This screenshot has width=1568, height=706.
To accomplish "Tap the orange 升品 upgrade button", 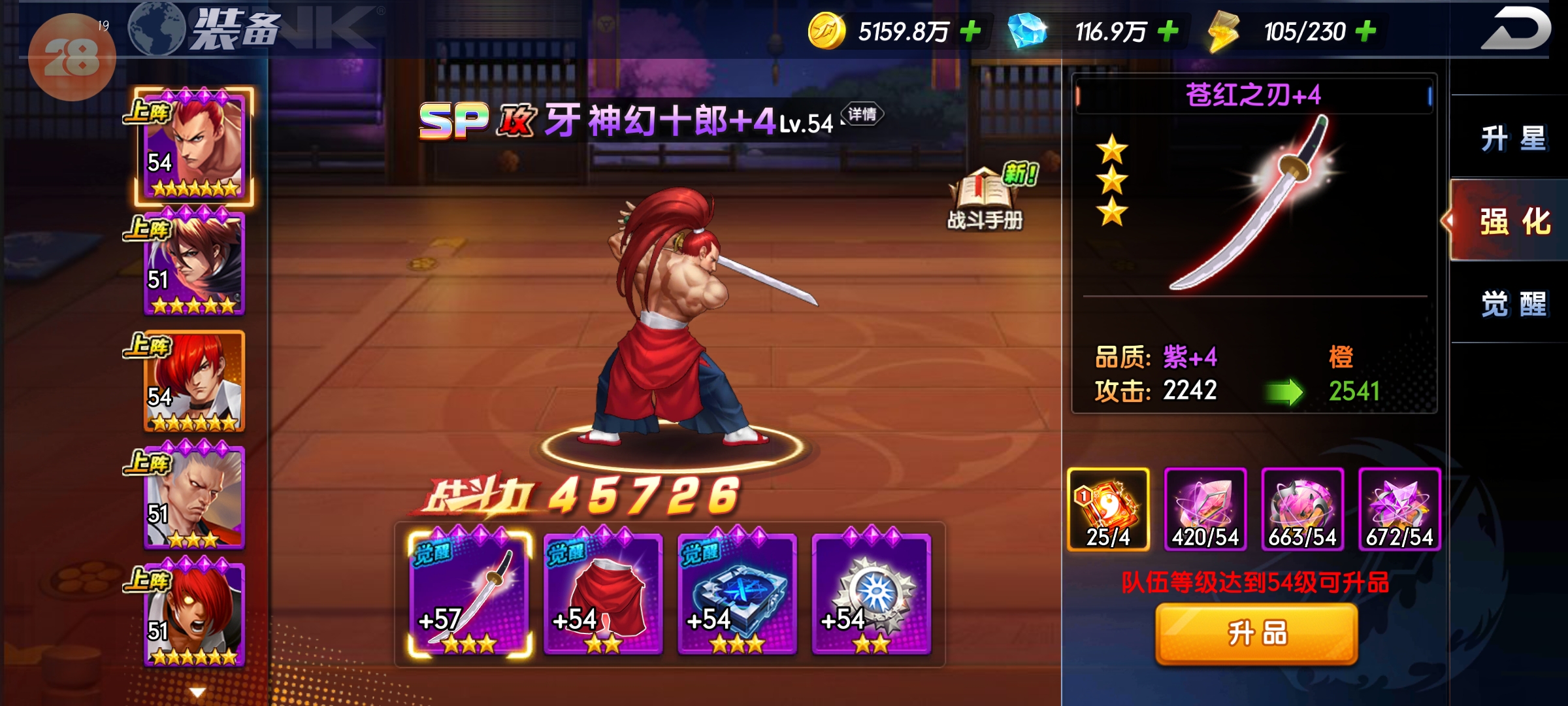I will (x=1256, y=633).
